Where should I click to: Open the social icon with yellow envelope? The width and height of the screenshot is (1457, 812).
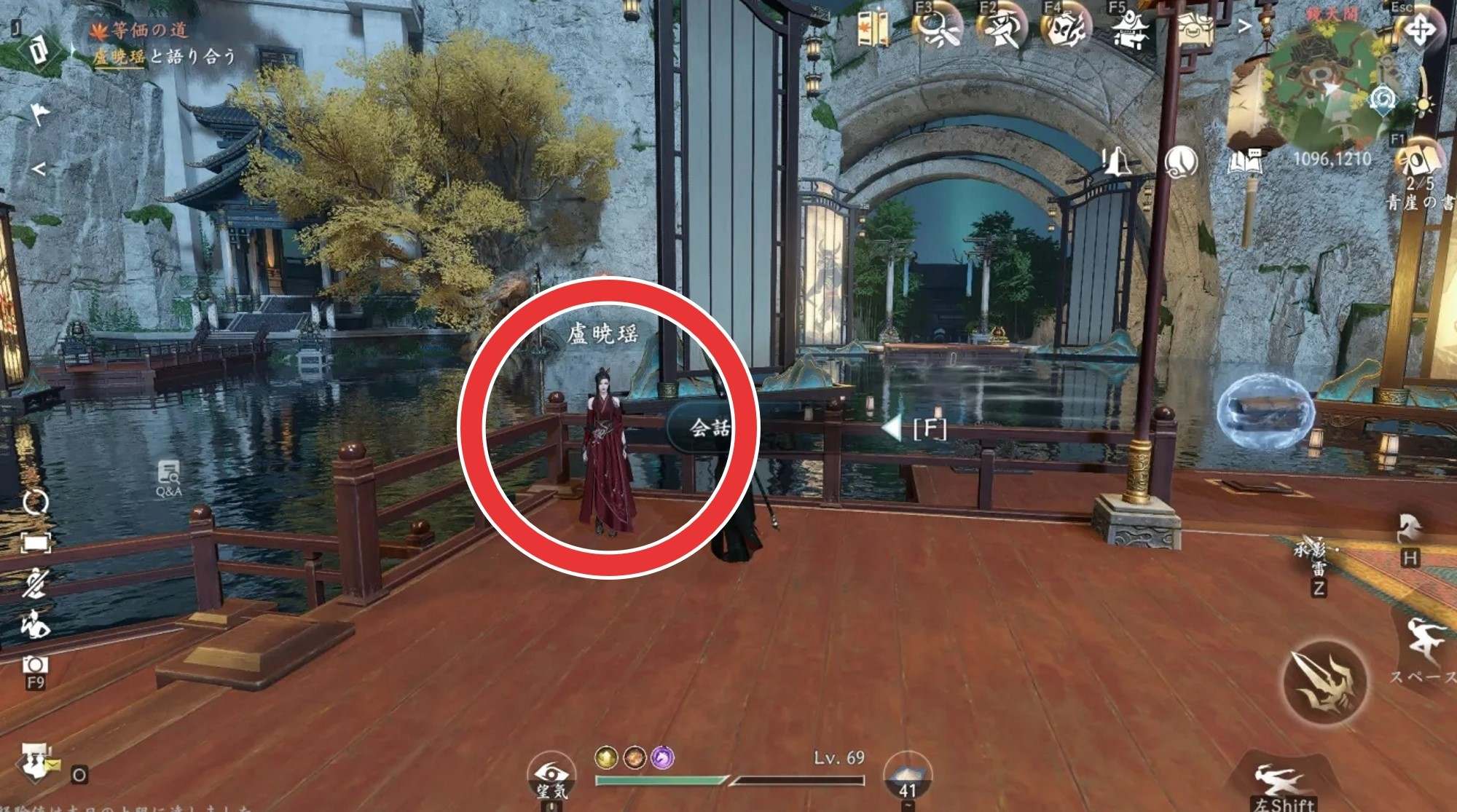tap(36, 763)
